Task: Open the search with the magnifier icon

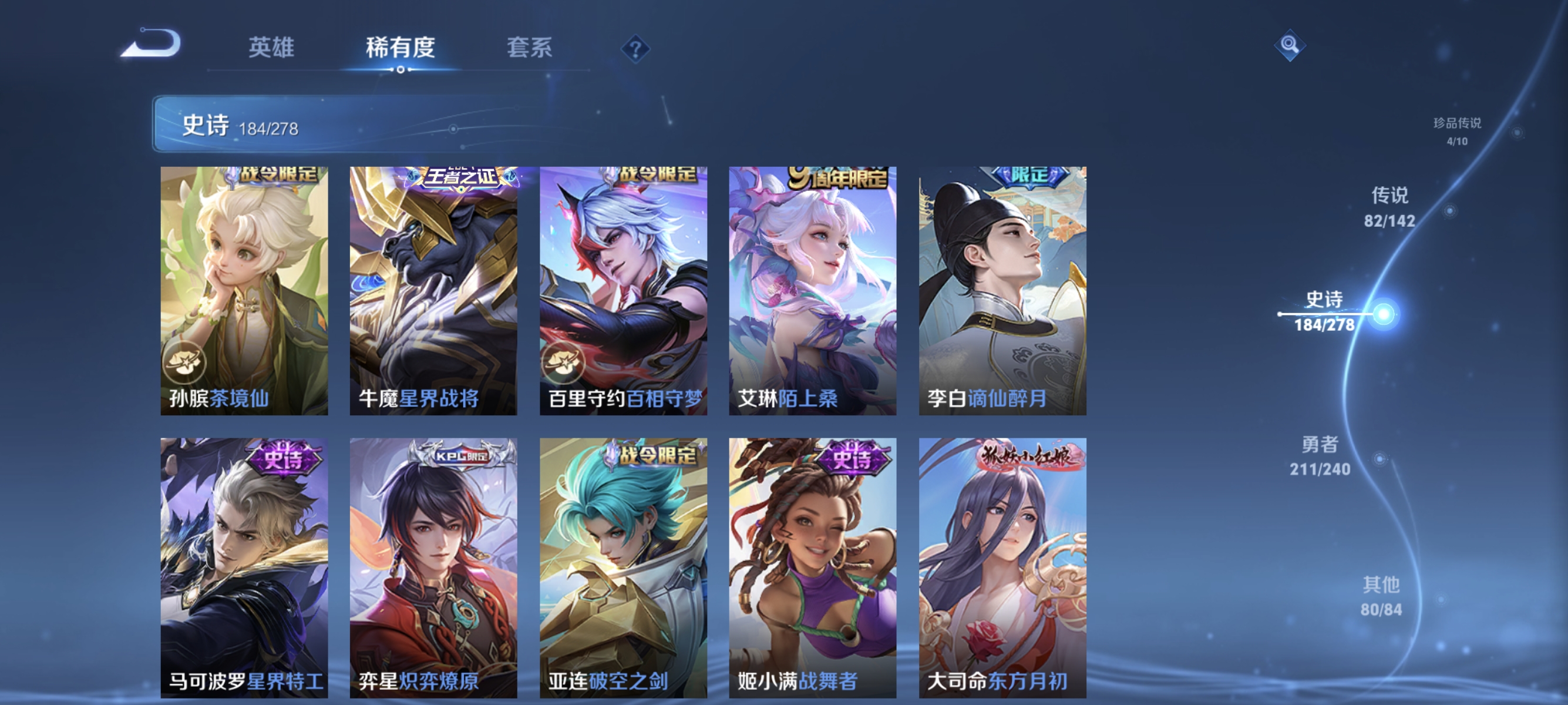Action: tap(1290, 45)
